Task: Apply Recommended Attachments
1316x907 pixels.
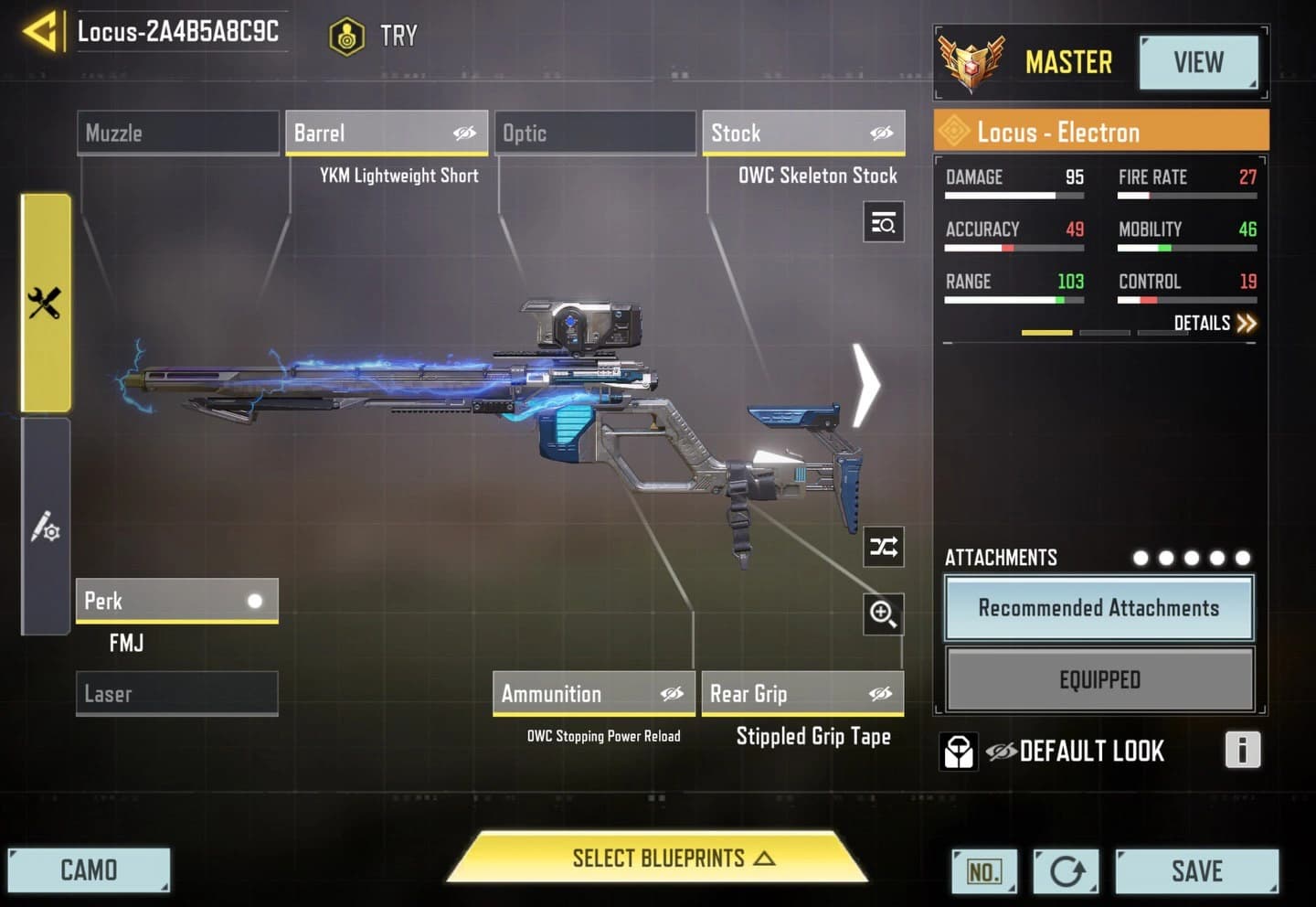Action: (1098, 608)
